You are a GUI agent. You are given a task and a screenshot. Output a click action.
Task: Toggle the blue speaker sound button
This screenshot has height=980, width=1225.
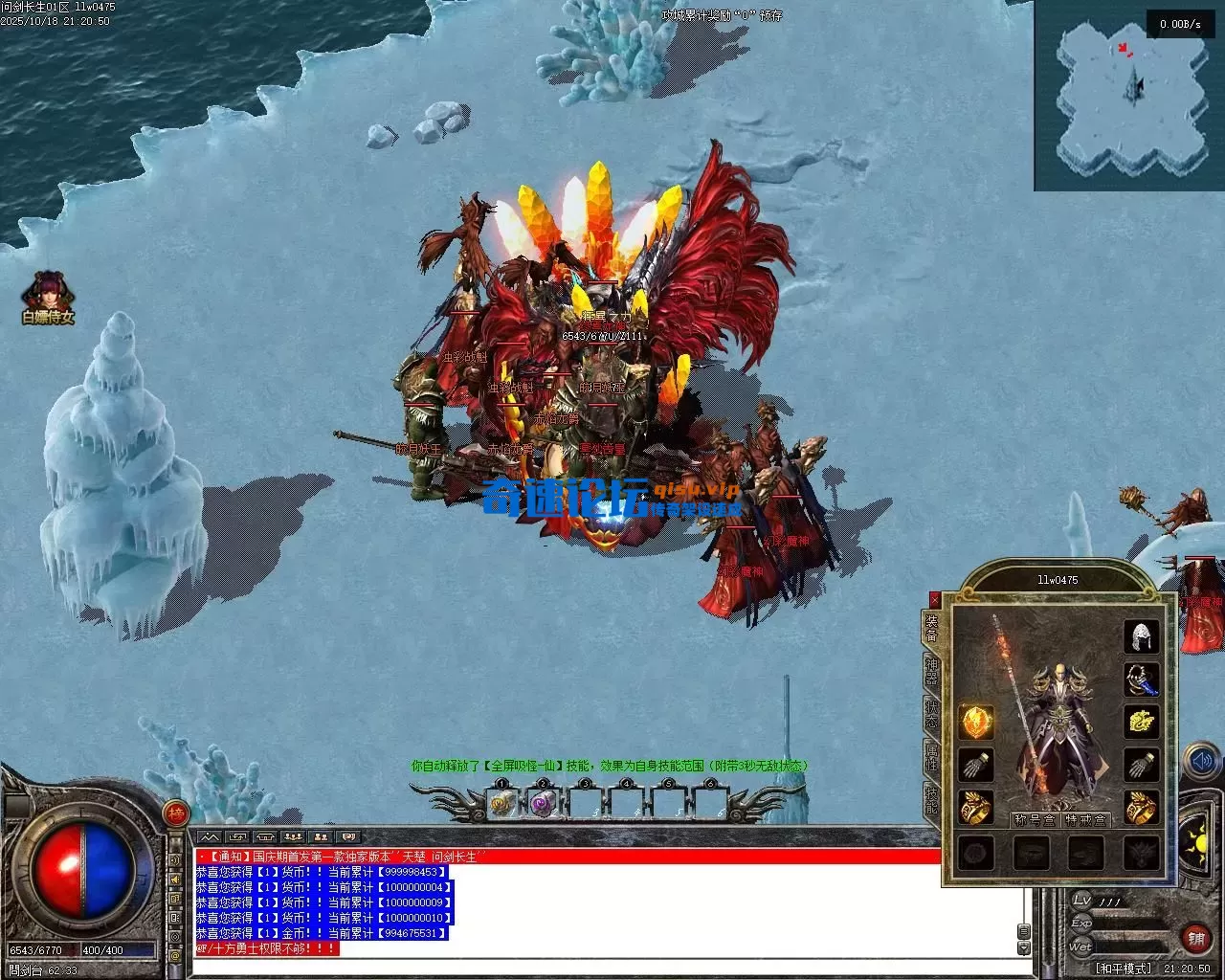1200,762
